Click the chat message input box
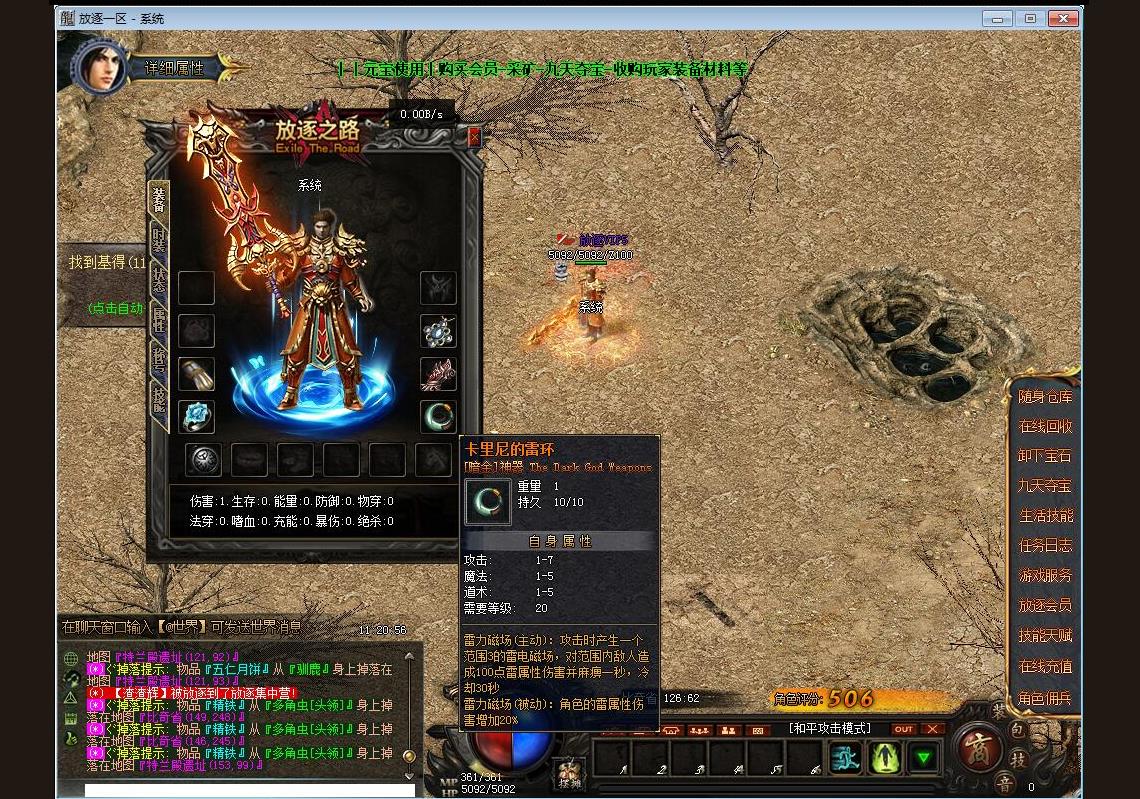Screen dimensions: 1140x799 249,790
